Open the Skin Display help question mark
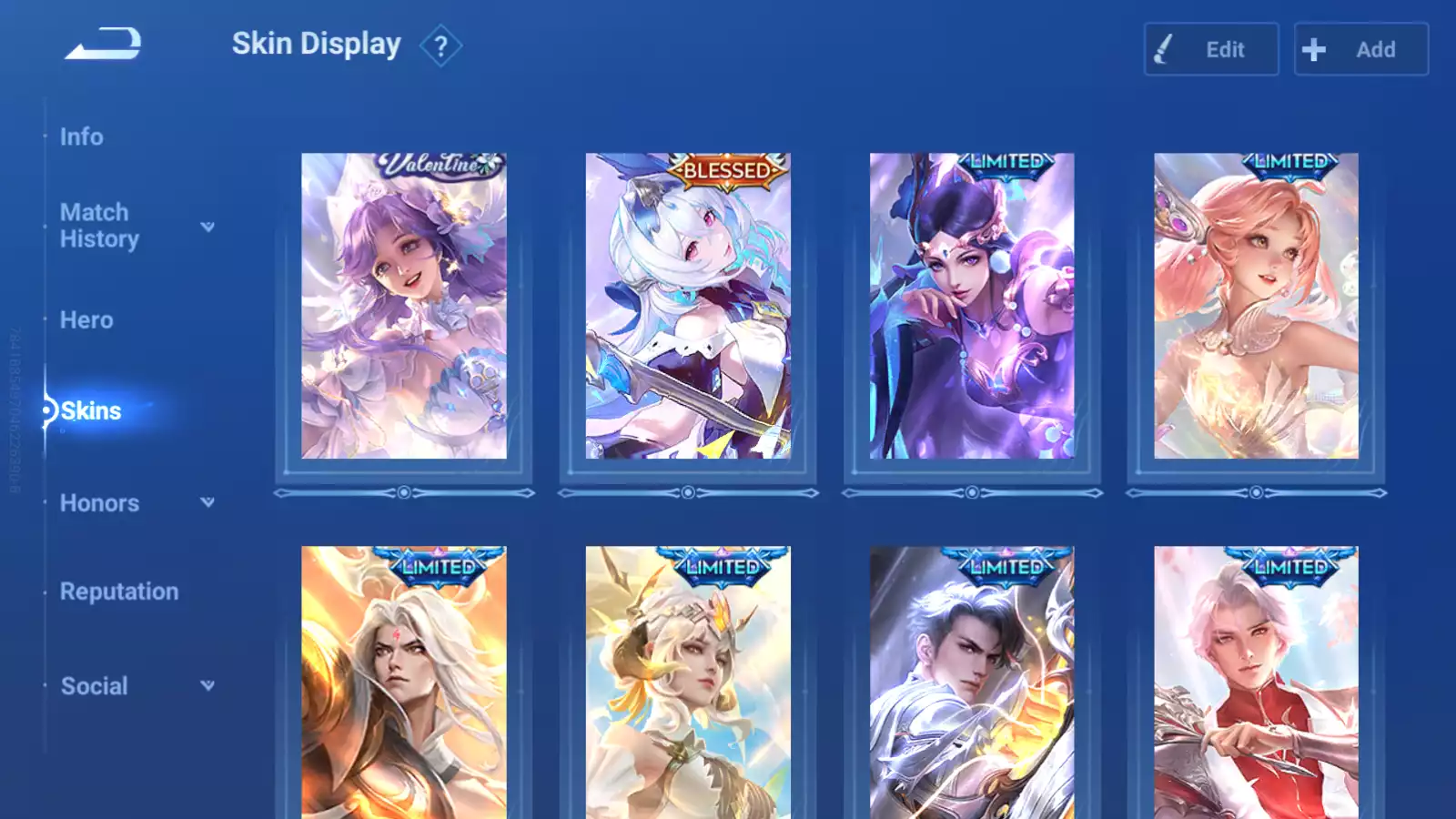Viewport: 1456px width, 819px height. pyautogui.click(x=440, y=46)
